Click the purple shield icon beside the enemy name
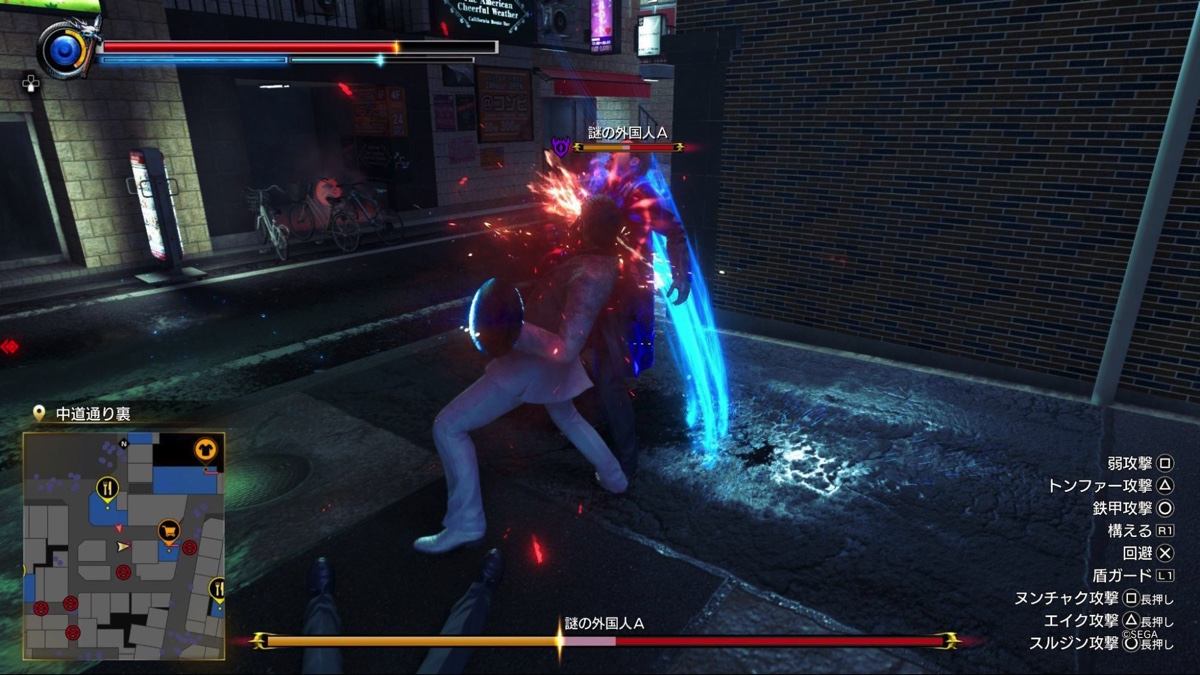 tap(561, 148)
